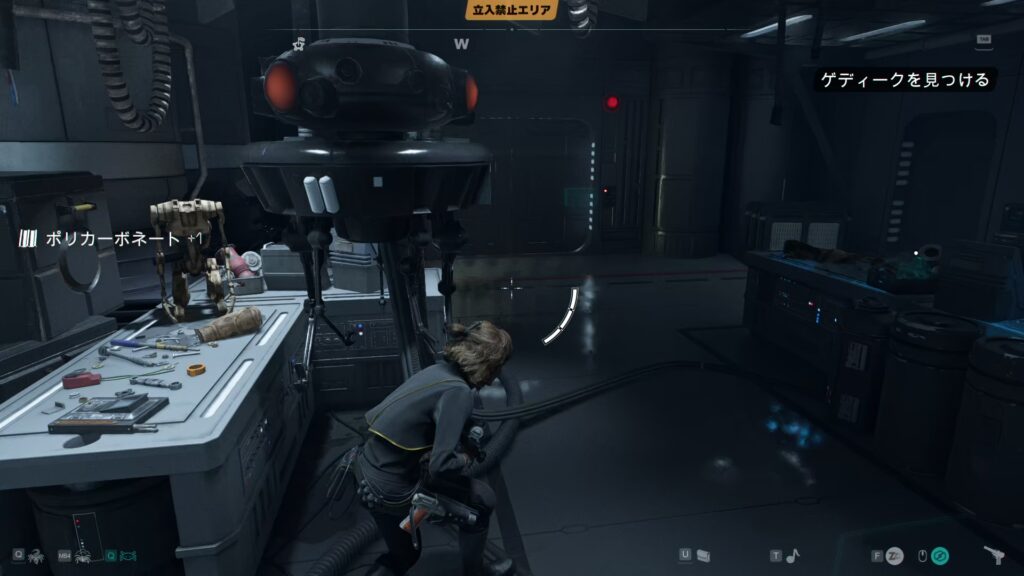Select the Nix creature icon beside Q
The height and width of the screenshot is (576, 1024).
click(38, 555)
